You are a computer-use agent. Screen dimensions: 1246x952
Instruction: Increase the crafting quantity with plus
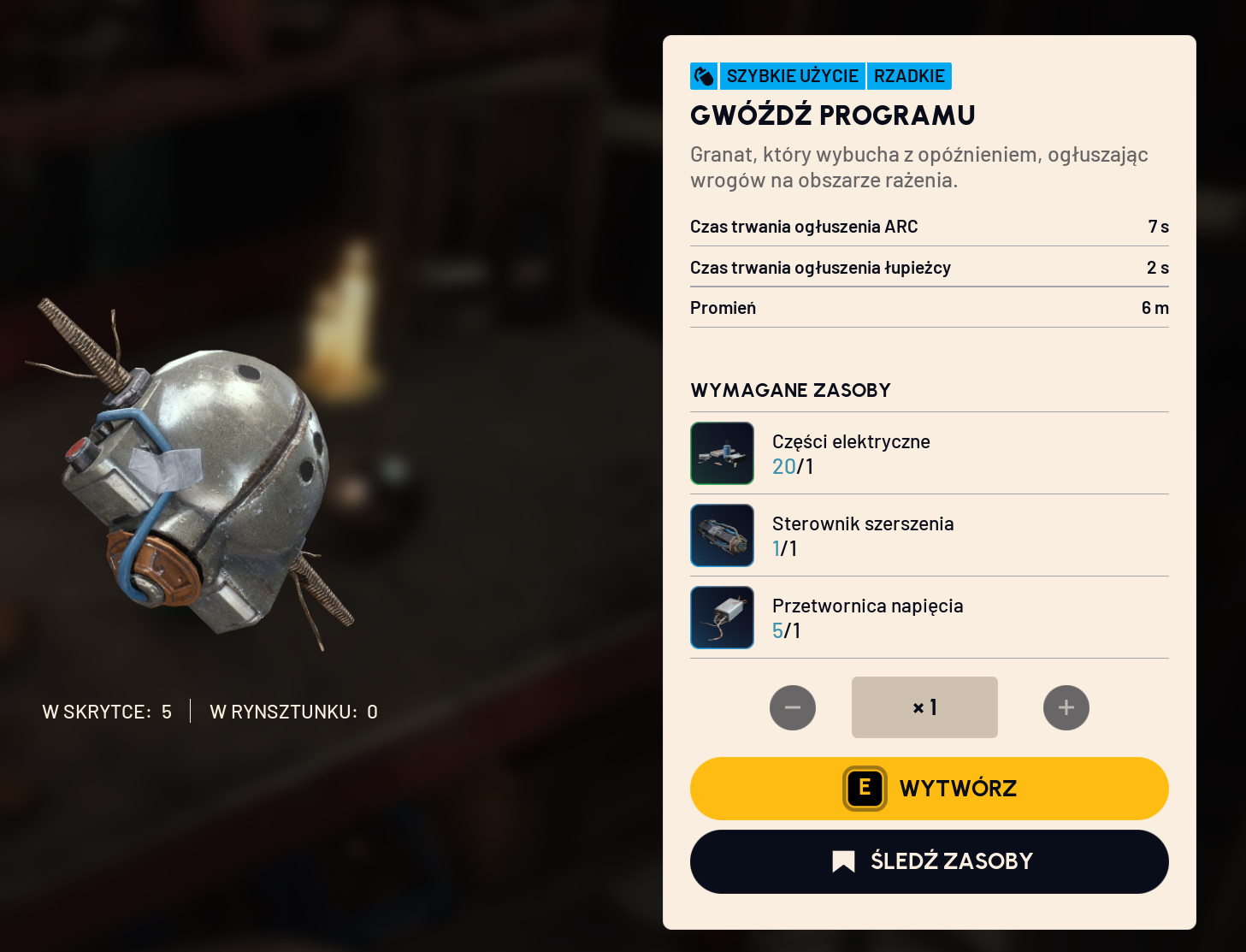click(x=1066, y=707)
